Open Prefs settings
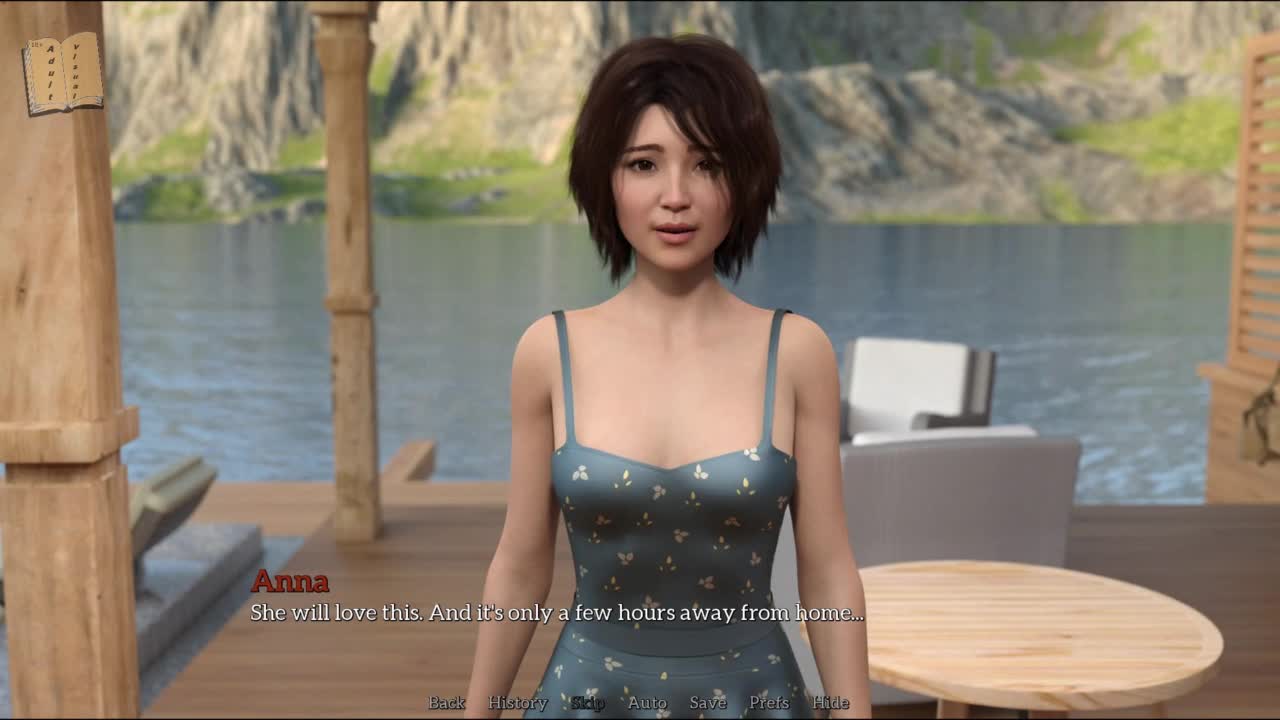This screenshot has height=720, width=1280. pyautogui.click(x=769, y=702)
